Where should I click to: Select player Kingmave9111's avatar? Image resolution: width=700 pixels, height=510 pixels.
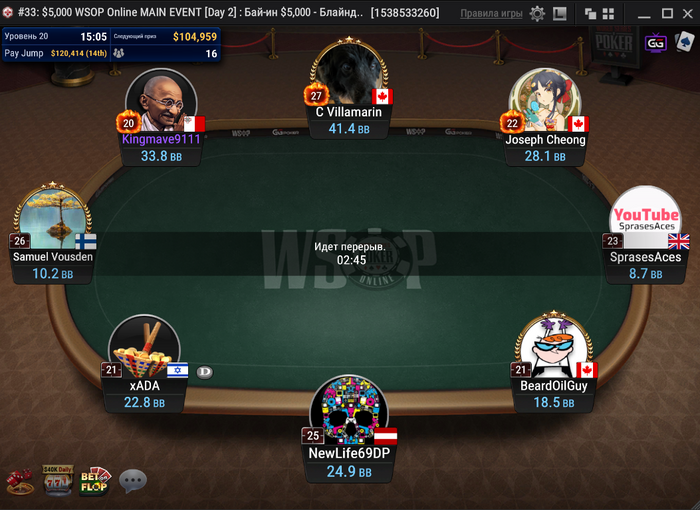pyautogui.click(x=160, y=101)
